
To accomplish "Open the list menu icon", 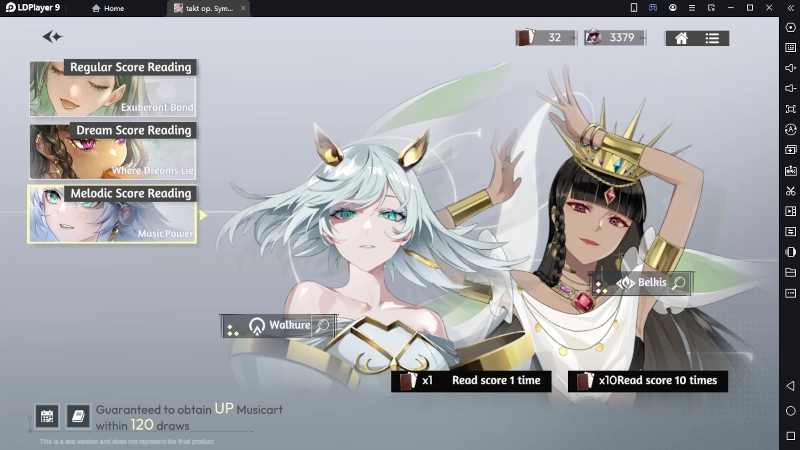I will coord(712,38).
